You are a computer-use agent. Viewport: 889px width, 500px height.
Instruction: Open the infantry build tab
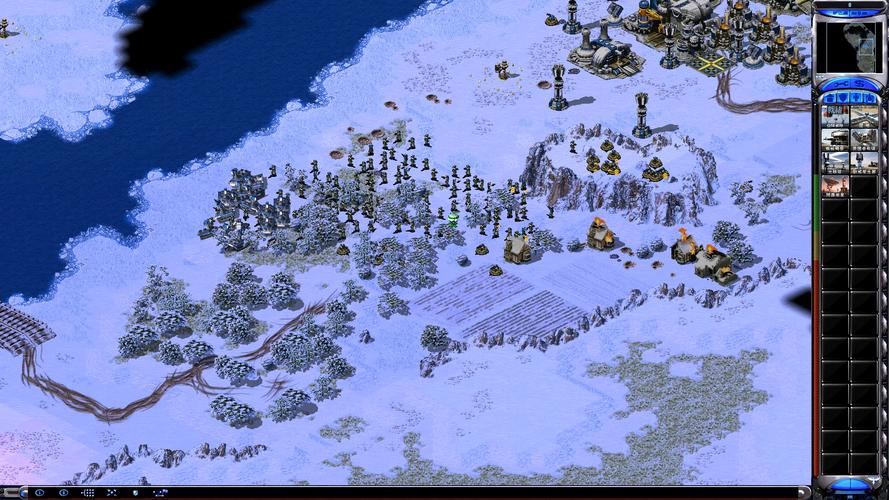855,97
